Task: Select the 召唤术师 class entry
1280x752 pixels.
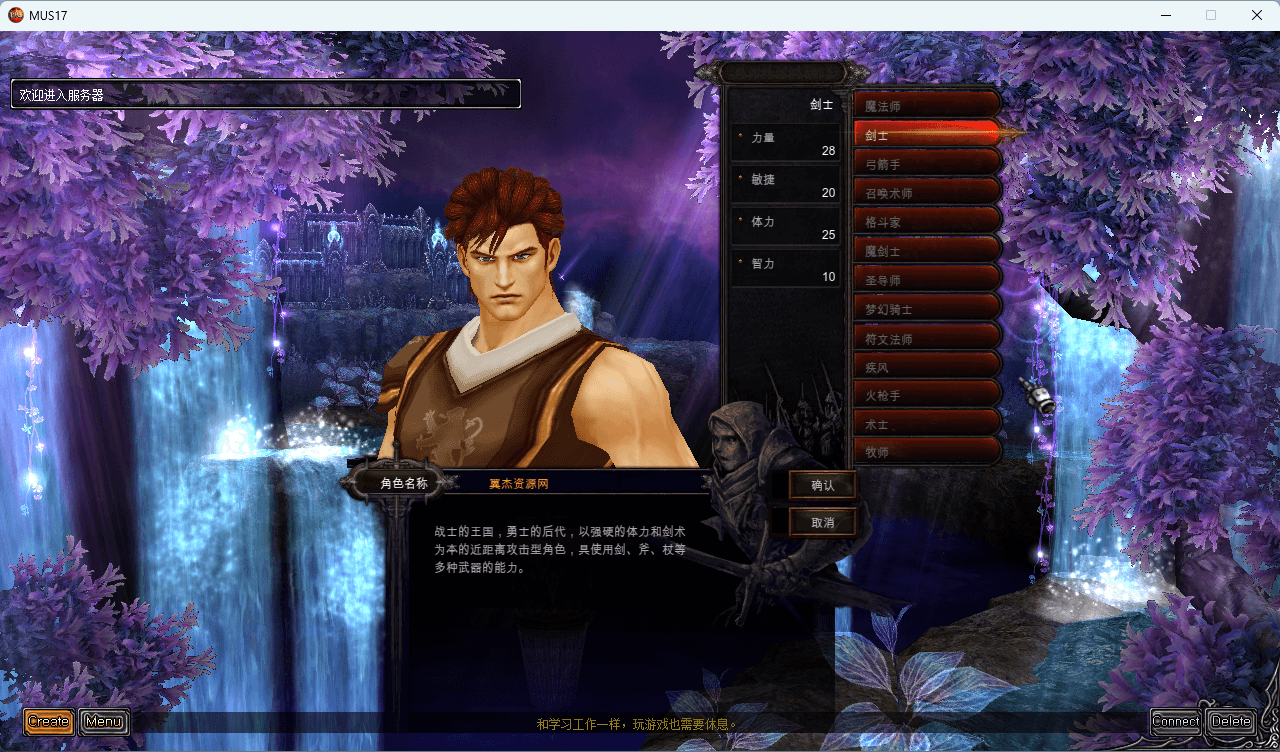Action: (x=927, y=192)
